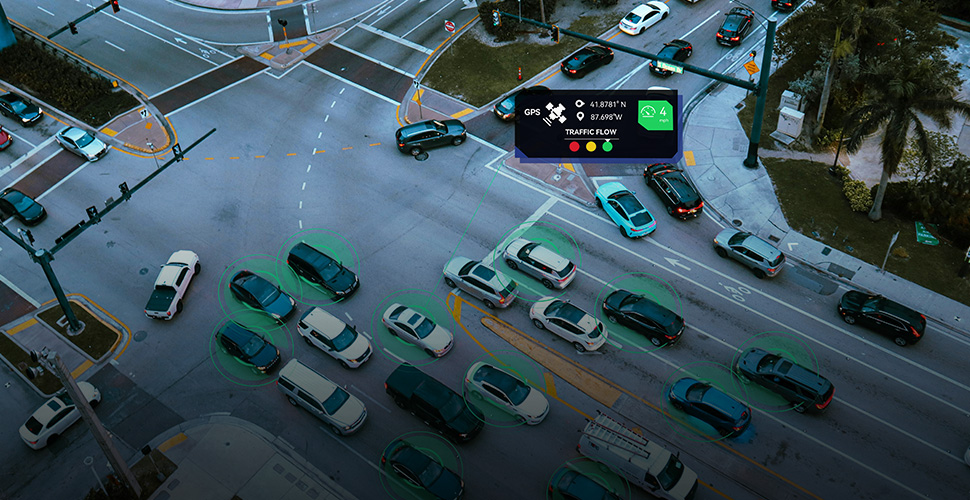Click the GPS satellite icon
The width and height of the screenshot is (970, 500).
tap(555, 114)
